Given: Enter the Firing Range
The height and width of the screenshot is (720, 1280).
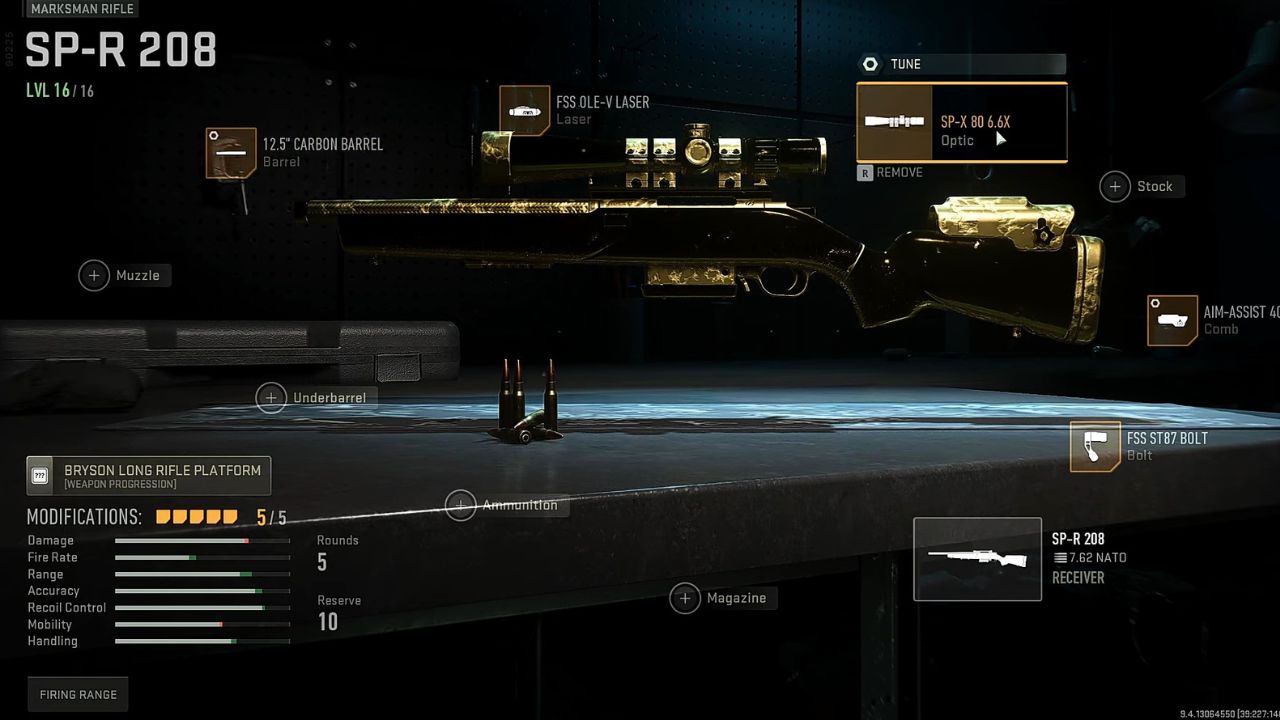Looking at the screenshot, I should point(78,695).
